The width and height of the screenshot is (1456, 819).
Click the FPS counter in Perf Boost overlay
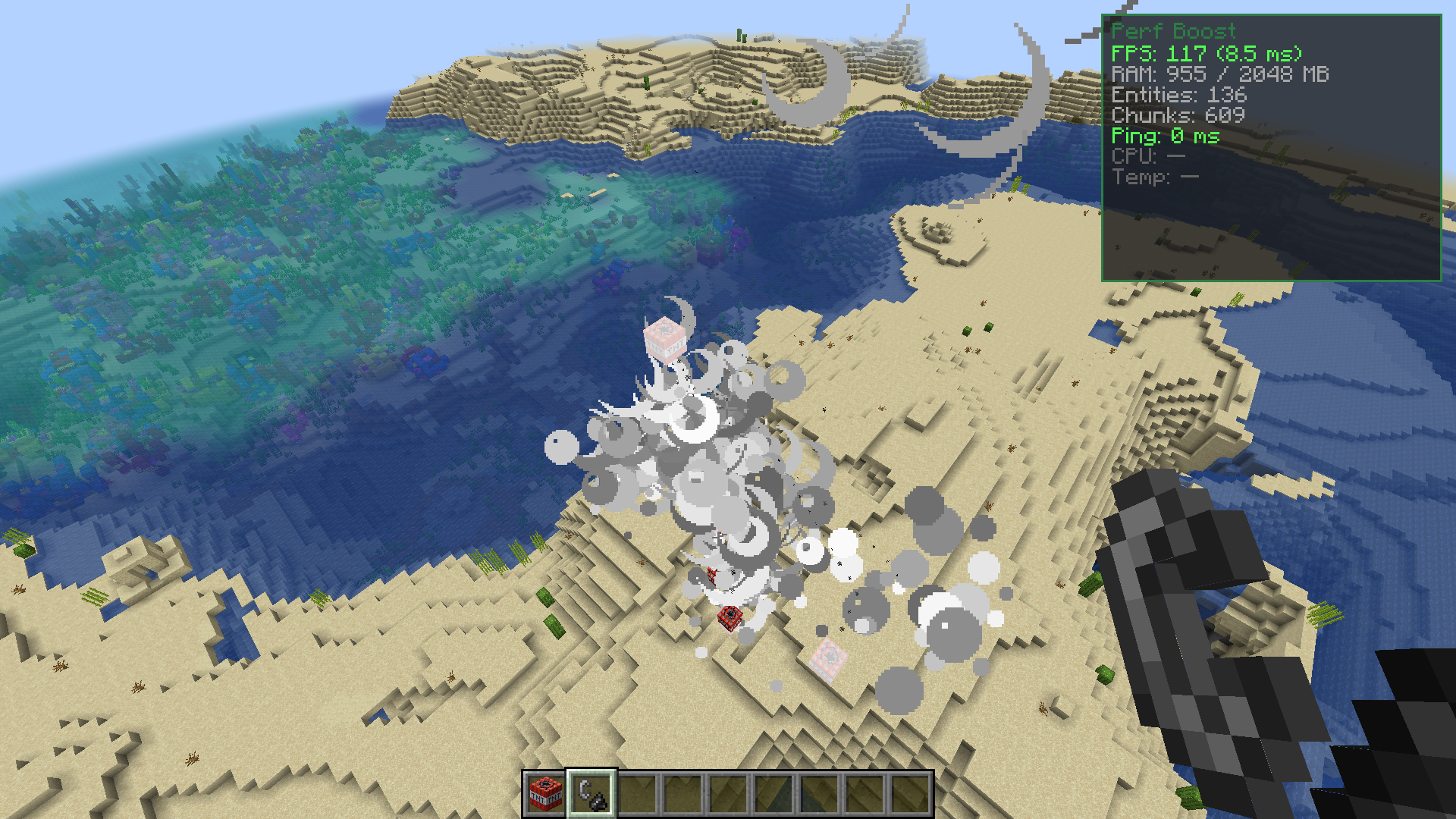[x=1206, y=54]
